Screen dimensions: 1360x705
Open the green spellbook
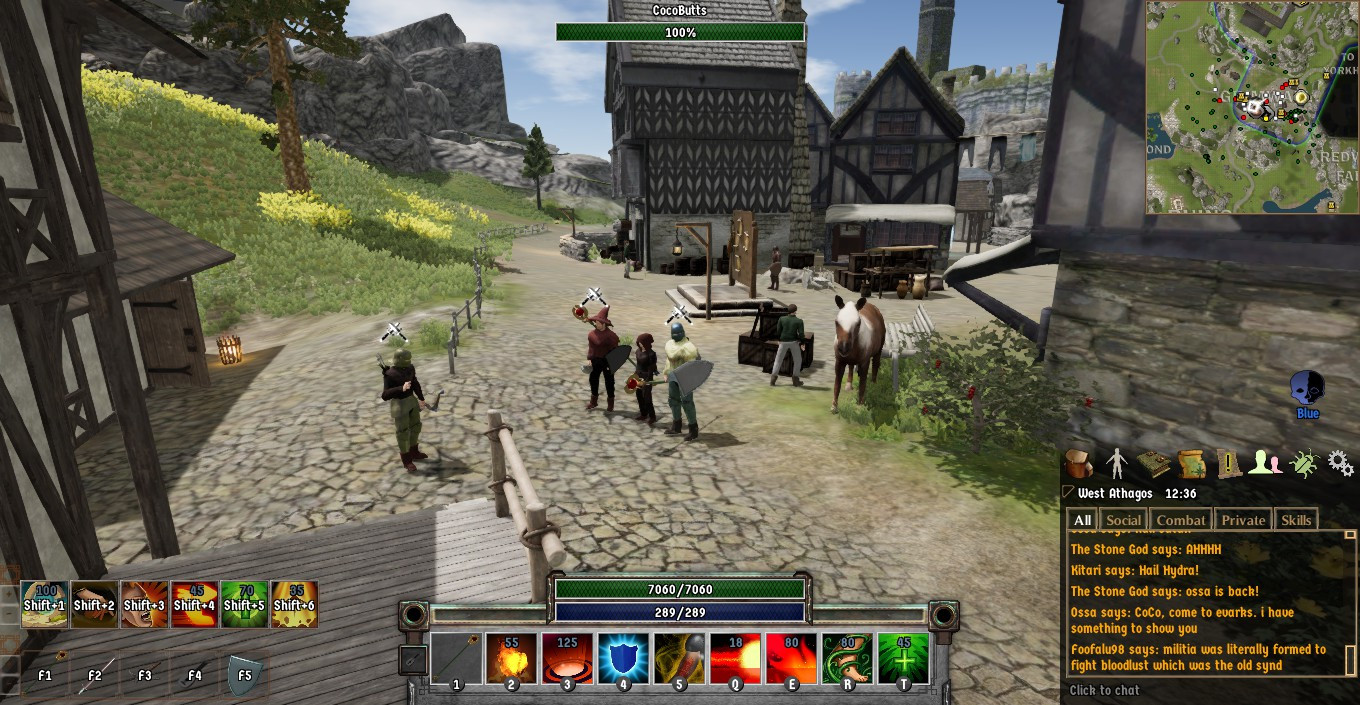[1154, 463]
